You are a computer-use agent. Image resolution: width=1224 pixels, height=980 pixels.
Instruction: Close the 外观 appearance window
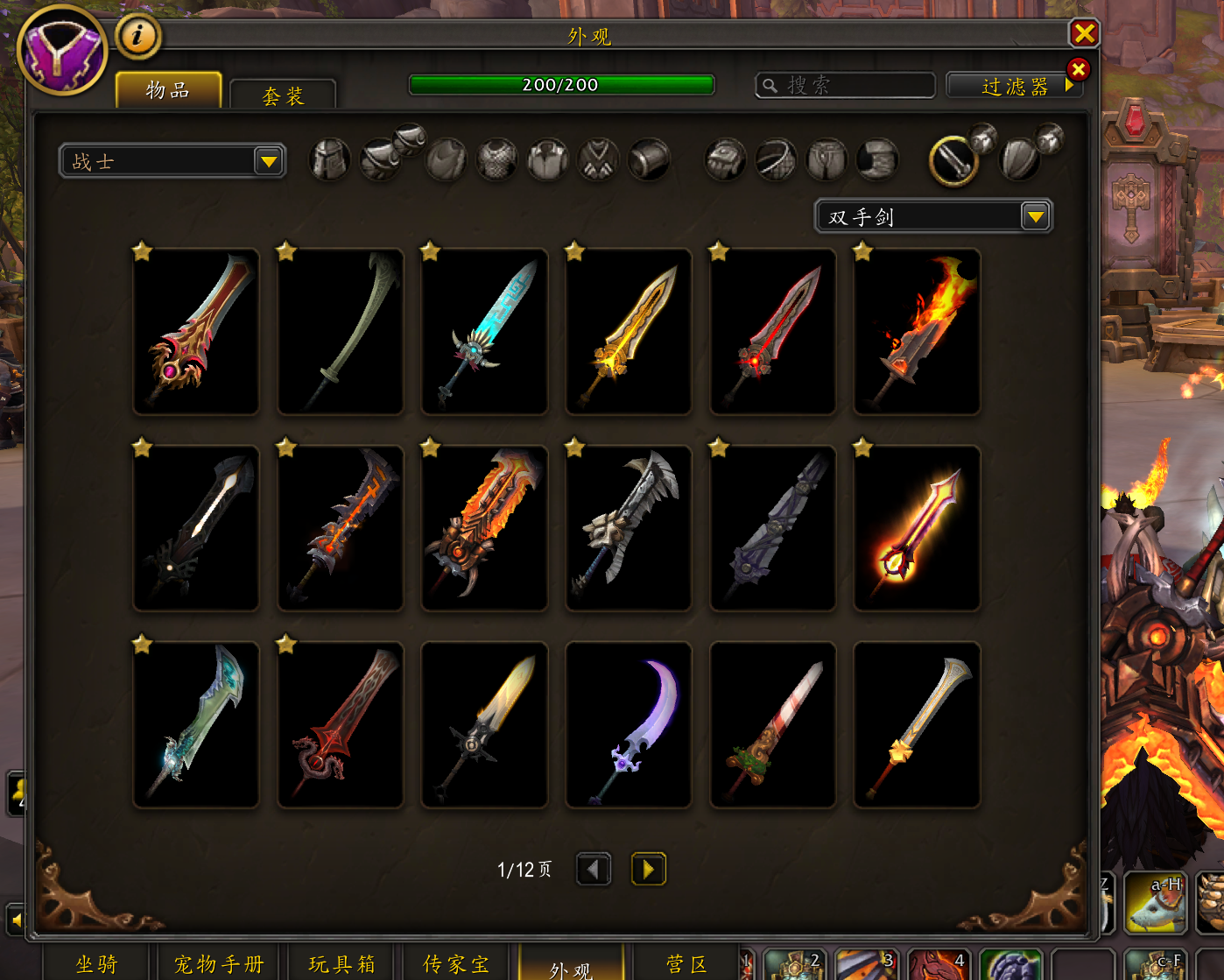coord(1084,33)
